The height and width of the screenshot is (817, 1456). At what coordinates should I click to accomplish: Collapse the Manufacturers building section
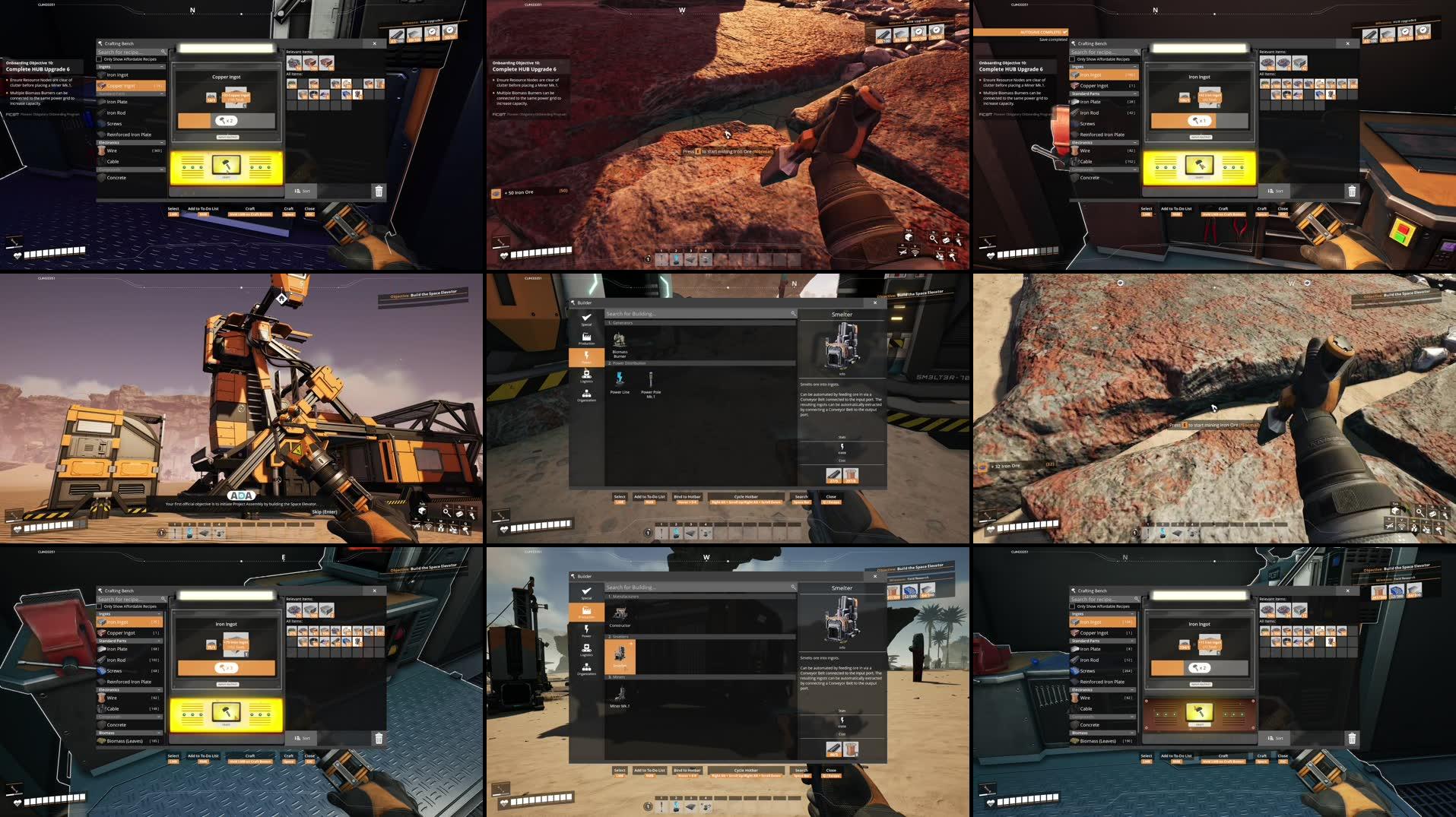[699, 597]
